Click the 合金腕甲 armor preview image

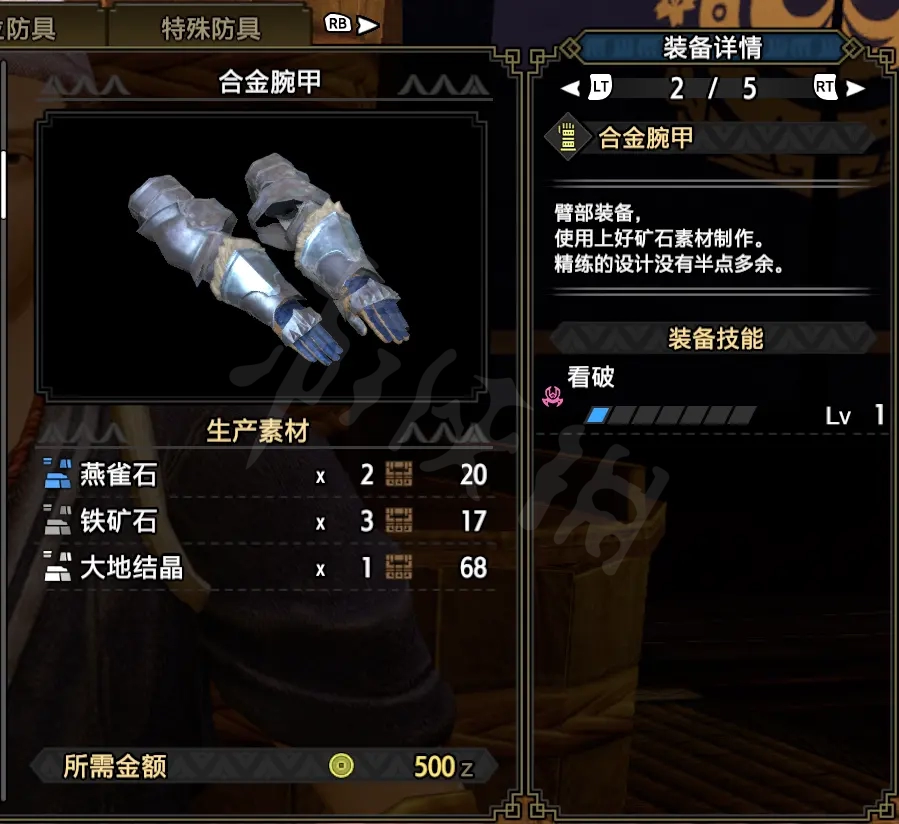click(x=264, y=257)
